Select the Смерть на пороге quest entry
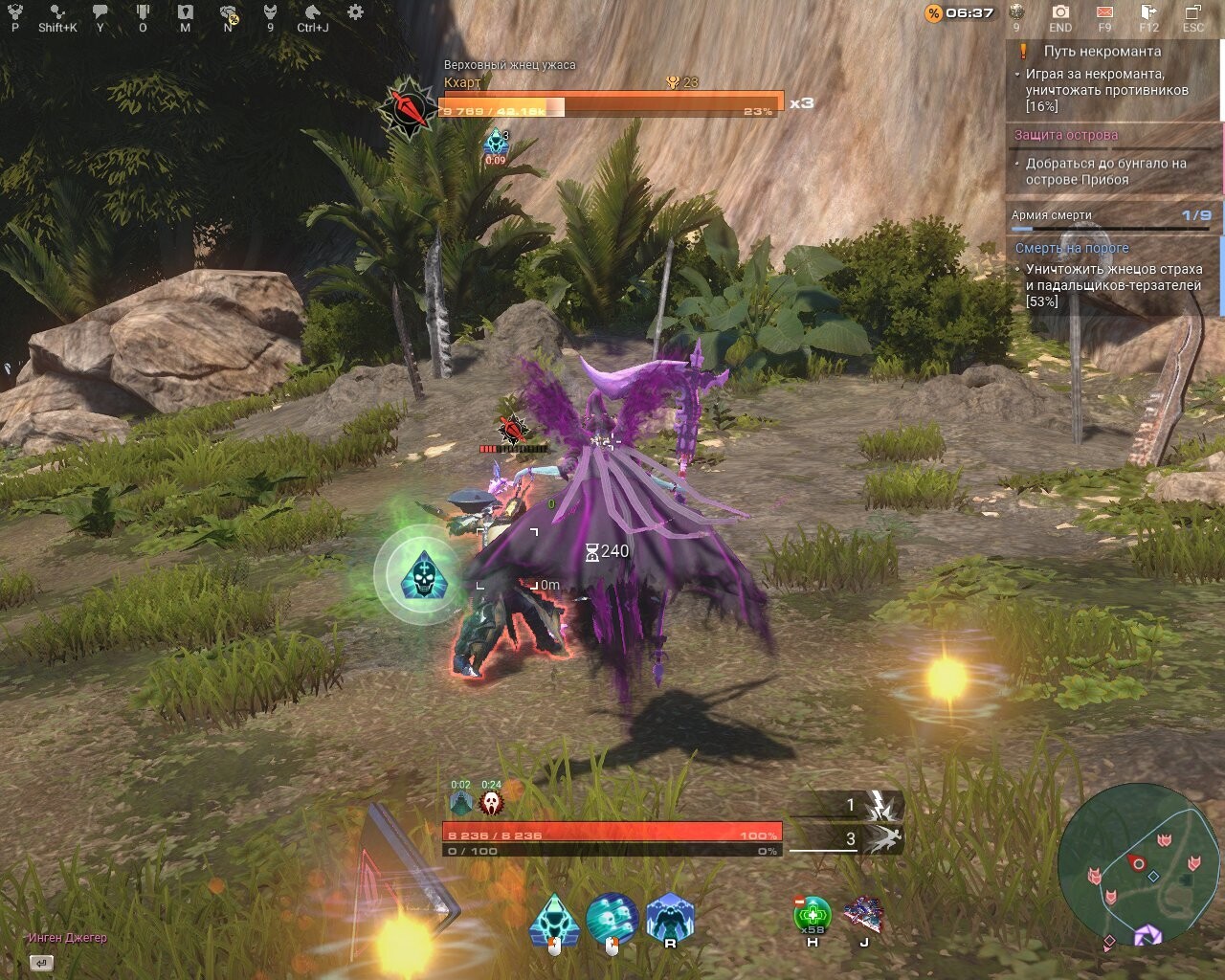 (x=1072, y=248)
